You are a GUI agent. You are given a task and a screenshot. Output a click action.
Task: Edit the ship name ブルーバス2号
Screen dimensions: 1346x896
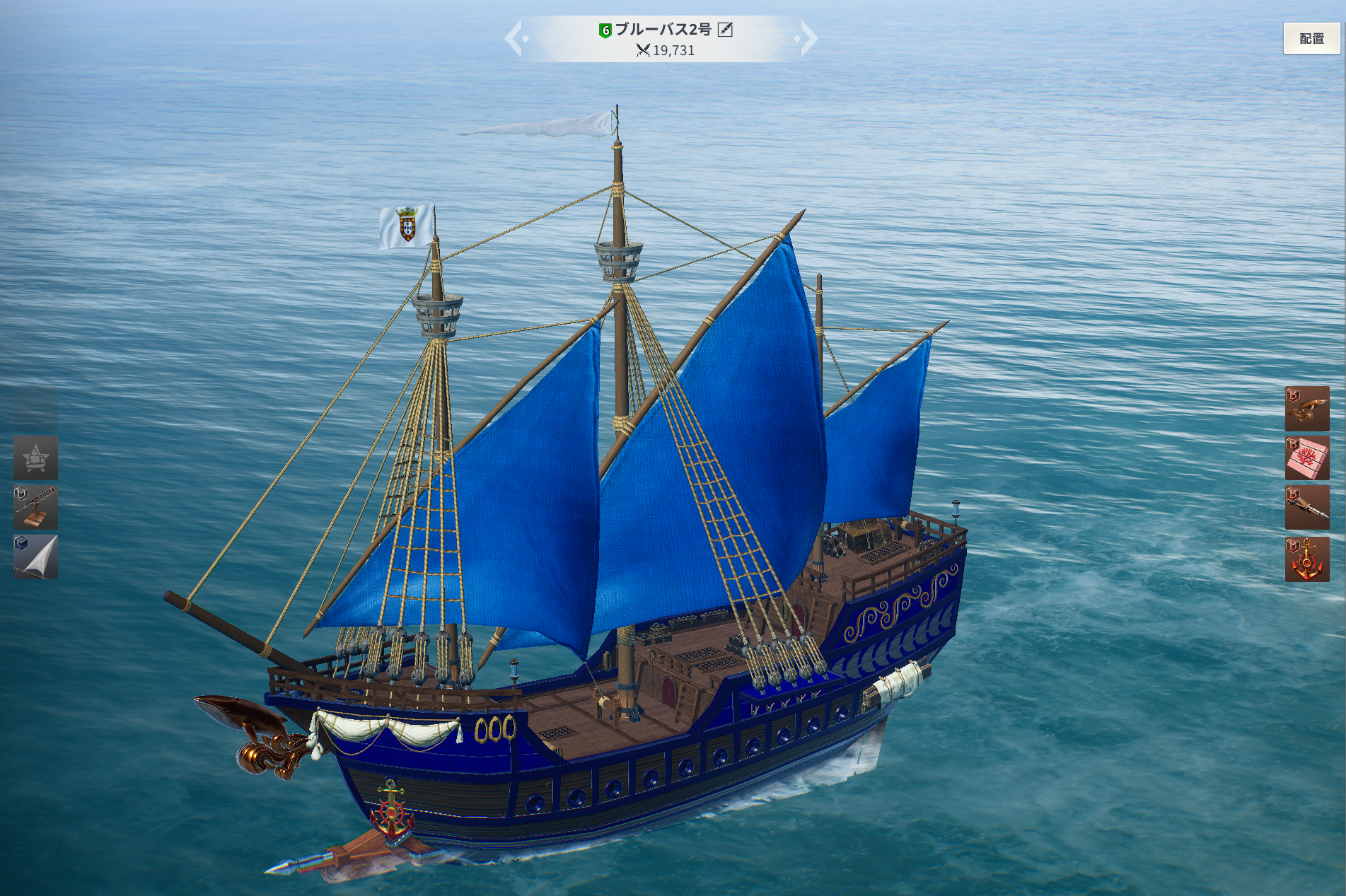725,29
